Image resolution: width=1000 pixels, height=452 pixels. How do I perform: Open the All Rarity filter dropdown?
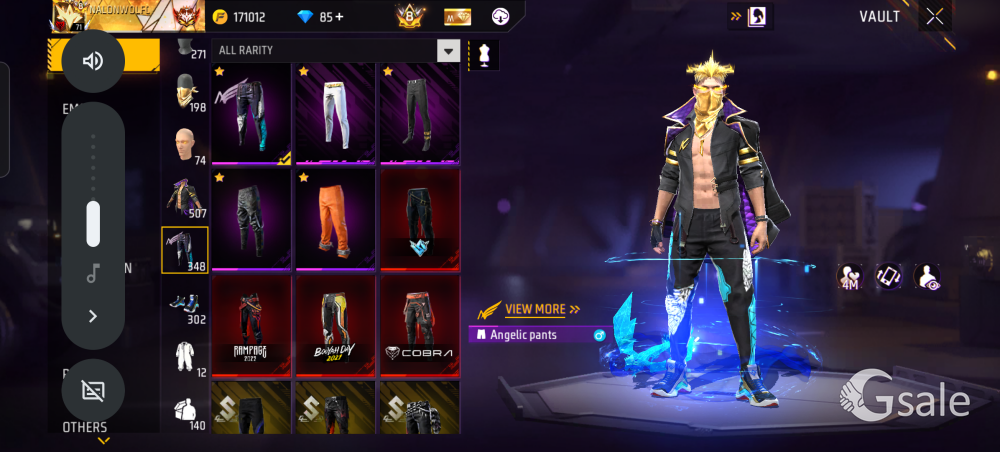449,51
